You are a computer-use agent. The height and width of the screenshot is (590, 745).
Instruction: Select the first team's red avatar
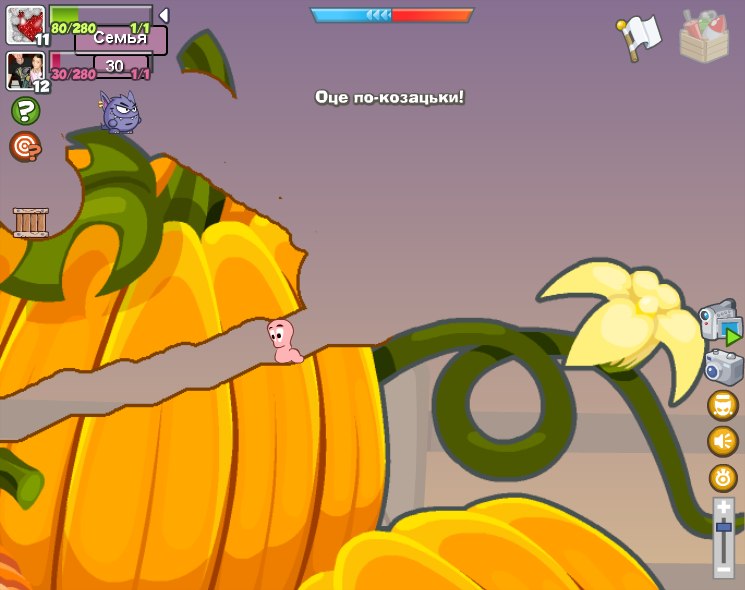pos(24,24)
